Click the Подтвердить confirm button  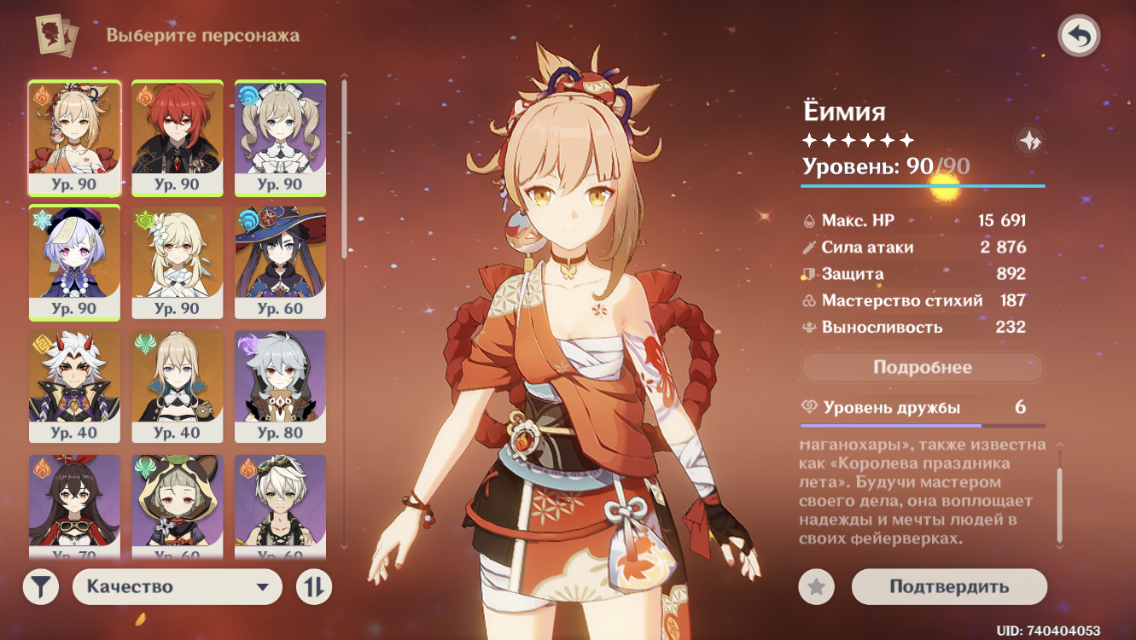[x=948, y=587]
